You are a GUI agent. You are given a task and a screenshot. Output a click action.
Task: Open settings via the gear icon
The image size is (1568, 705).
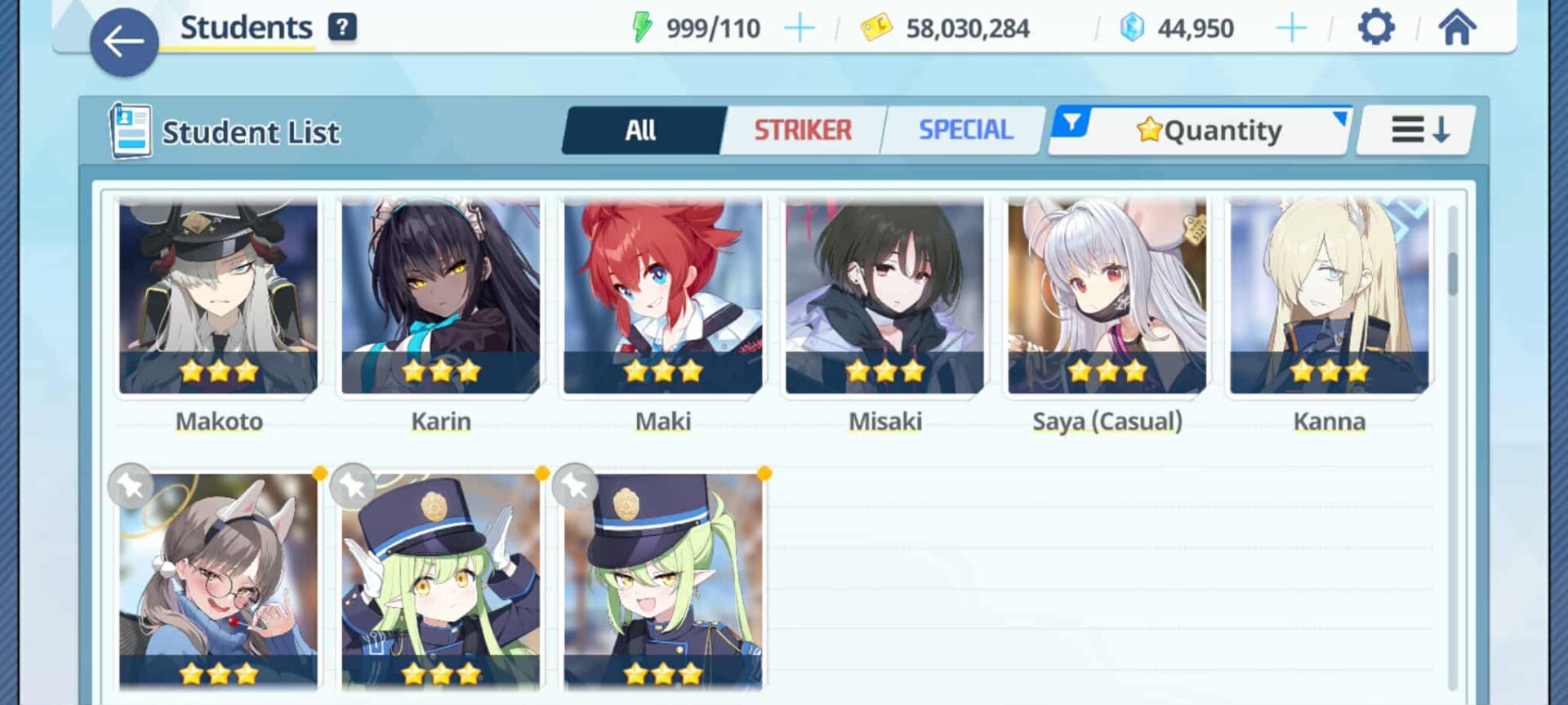(1376, 28)
